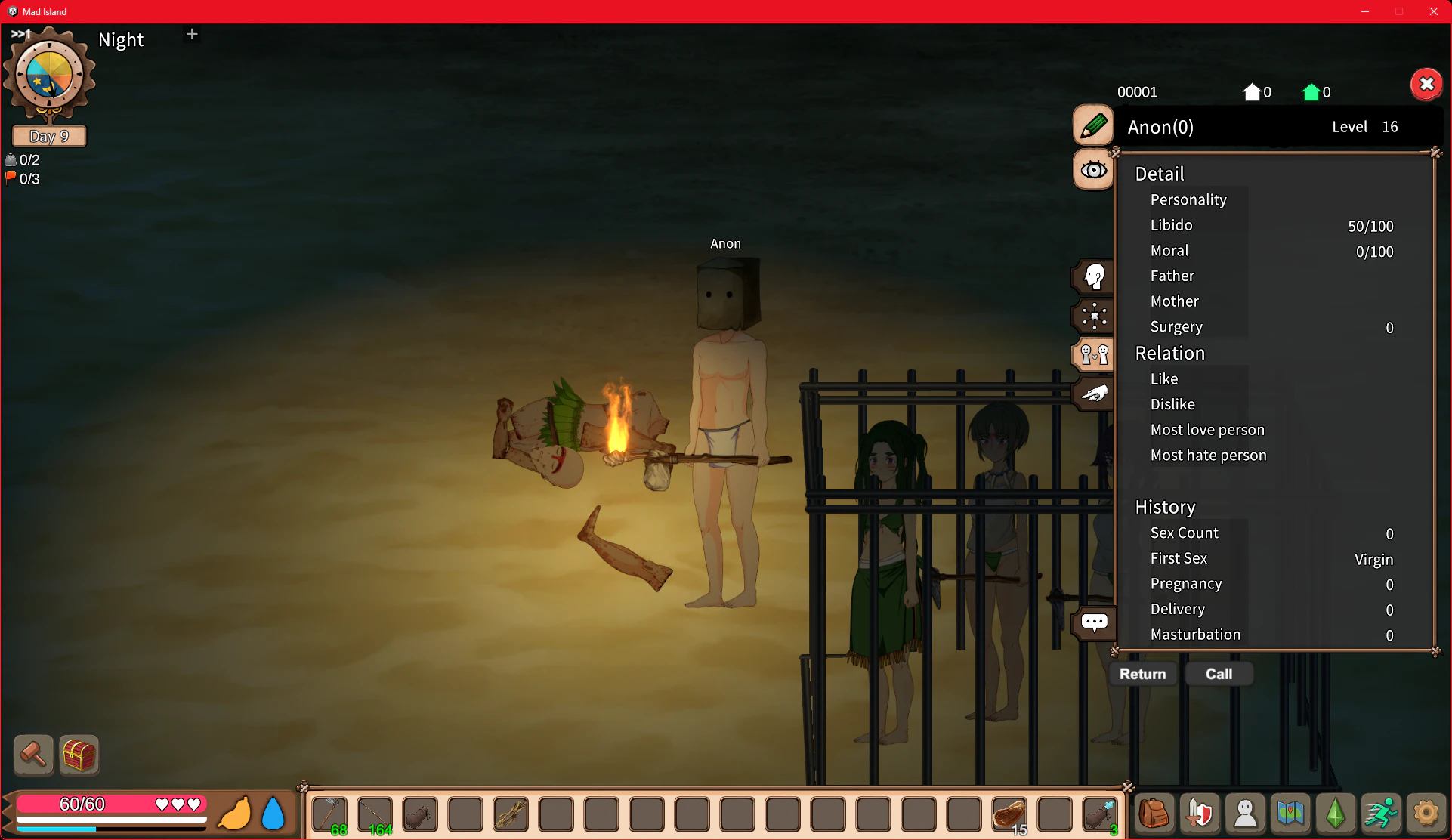Open the backpack inventory
Screen dimensions: 1452x840
point(1154,814)
